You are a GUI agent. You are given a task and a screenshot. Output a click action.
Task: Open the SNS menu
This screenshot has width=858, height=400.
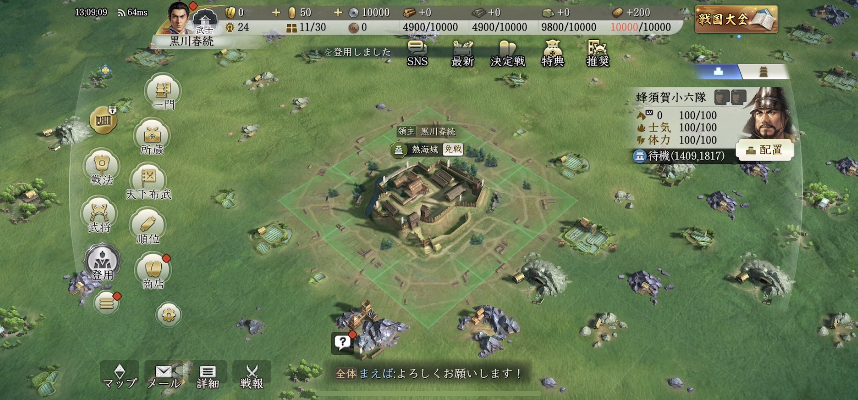click(x=417, y=52)
